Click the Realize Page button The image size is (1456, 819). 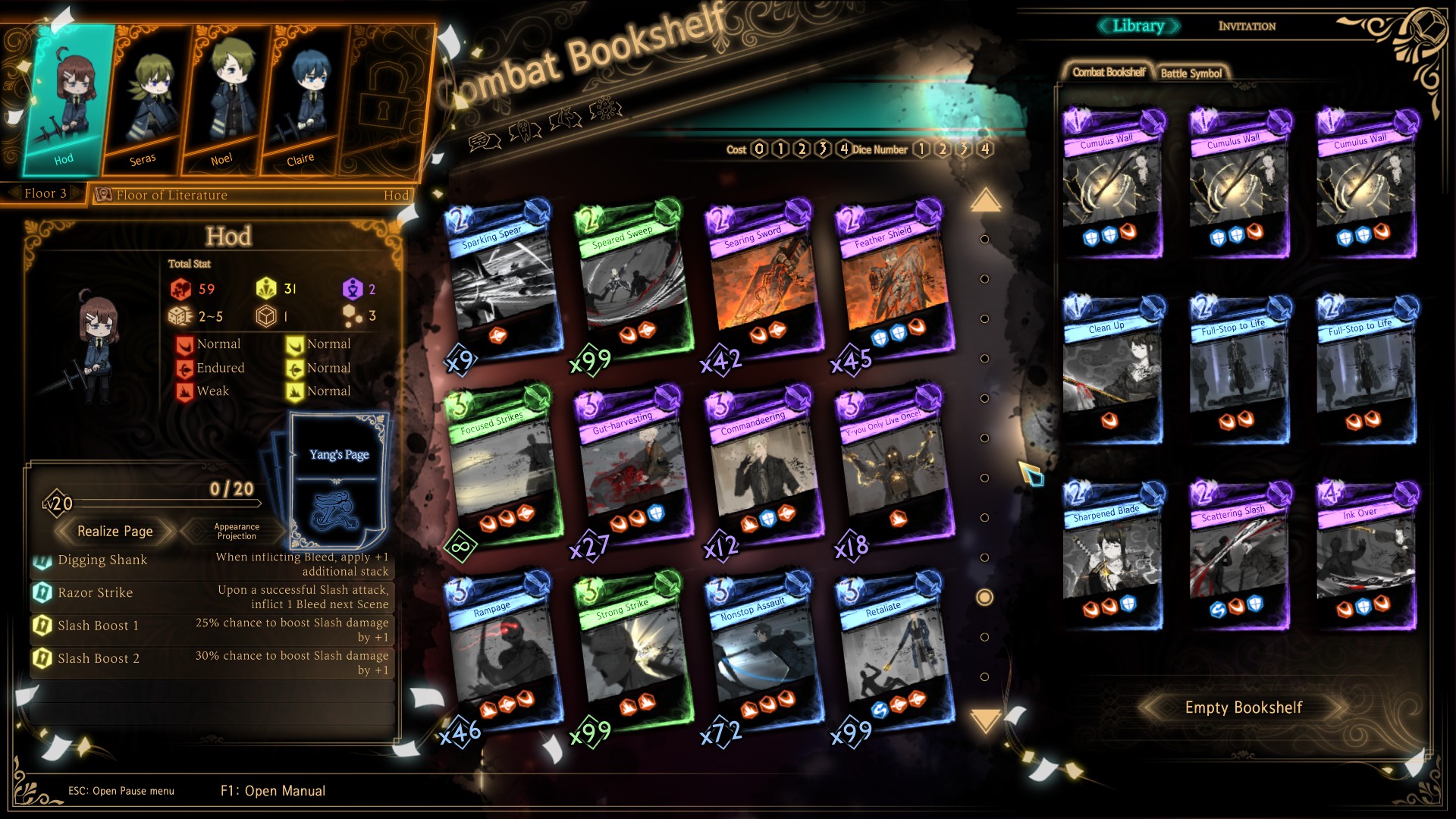115,532
